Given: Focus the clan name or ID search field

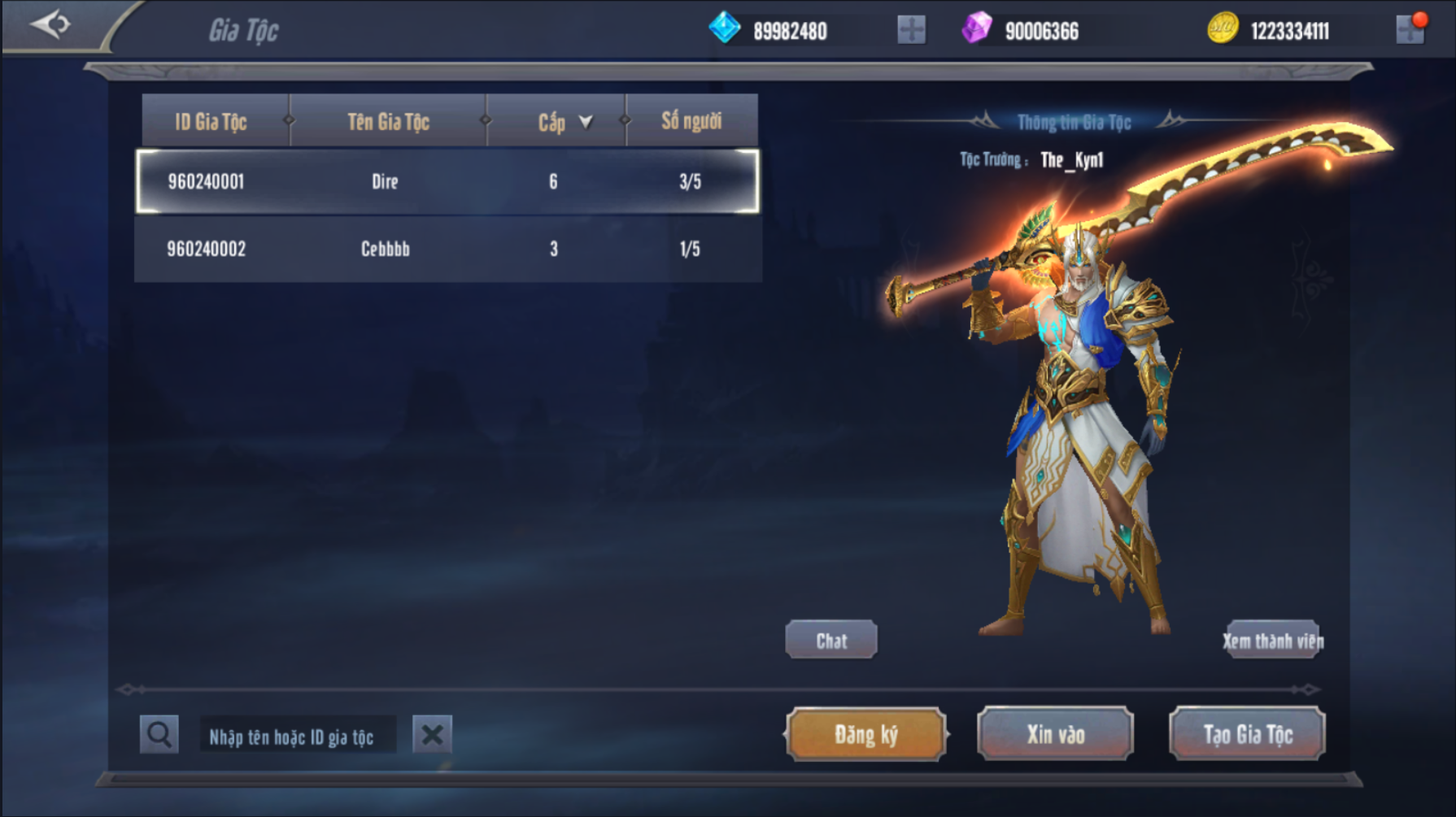Looking at the screenshot, I should point(298,737).
